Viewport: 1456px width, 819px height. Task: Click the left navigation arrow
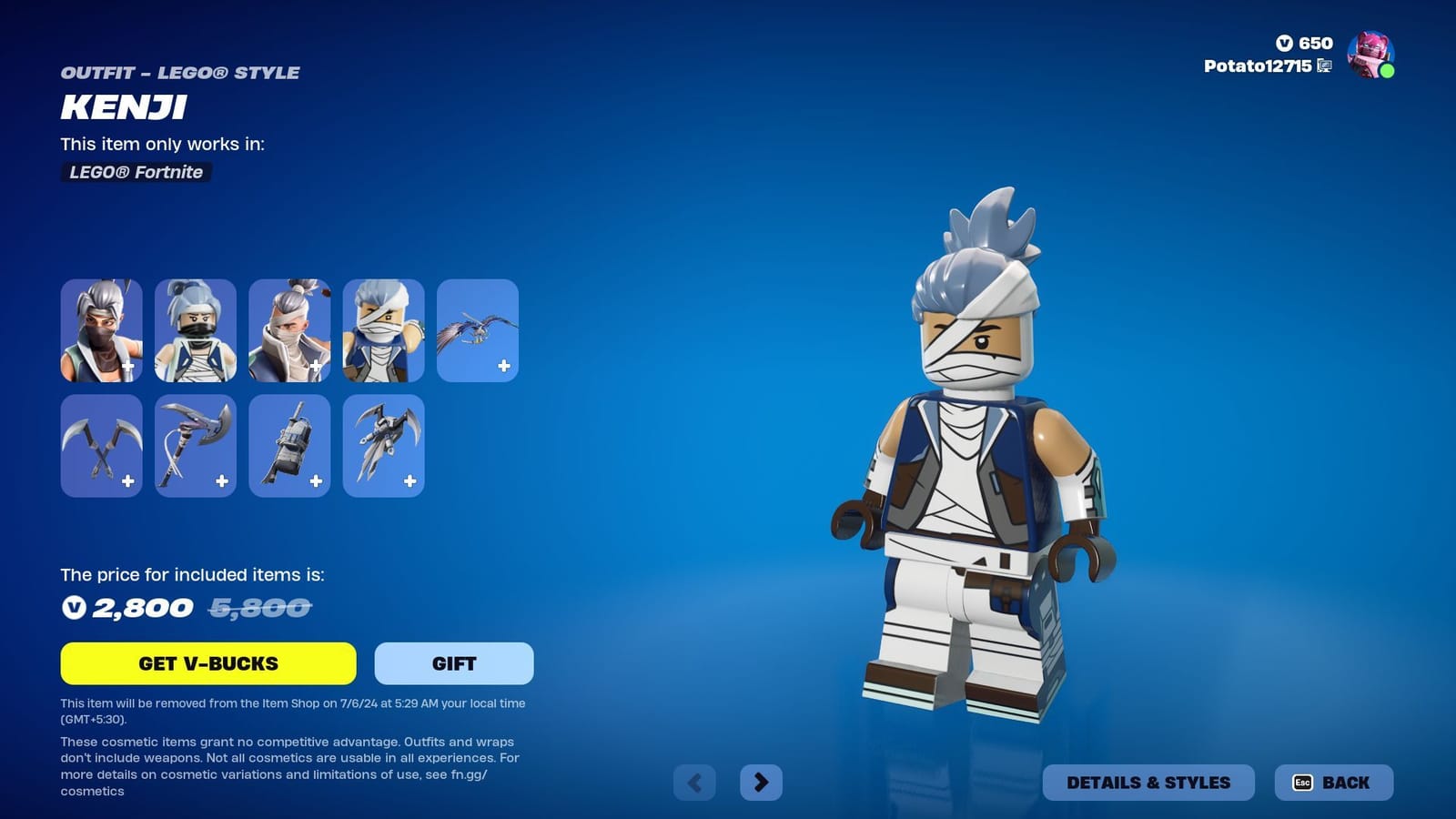click(x=694, y=782)
